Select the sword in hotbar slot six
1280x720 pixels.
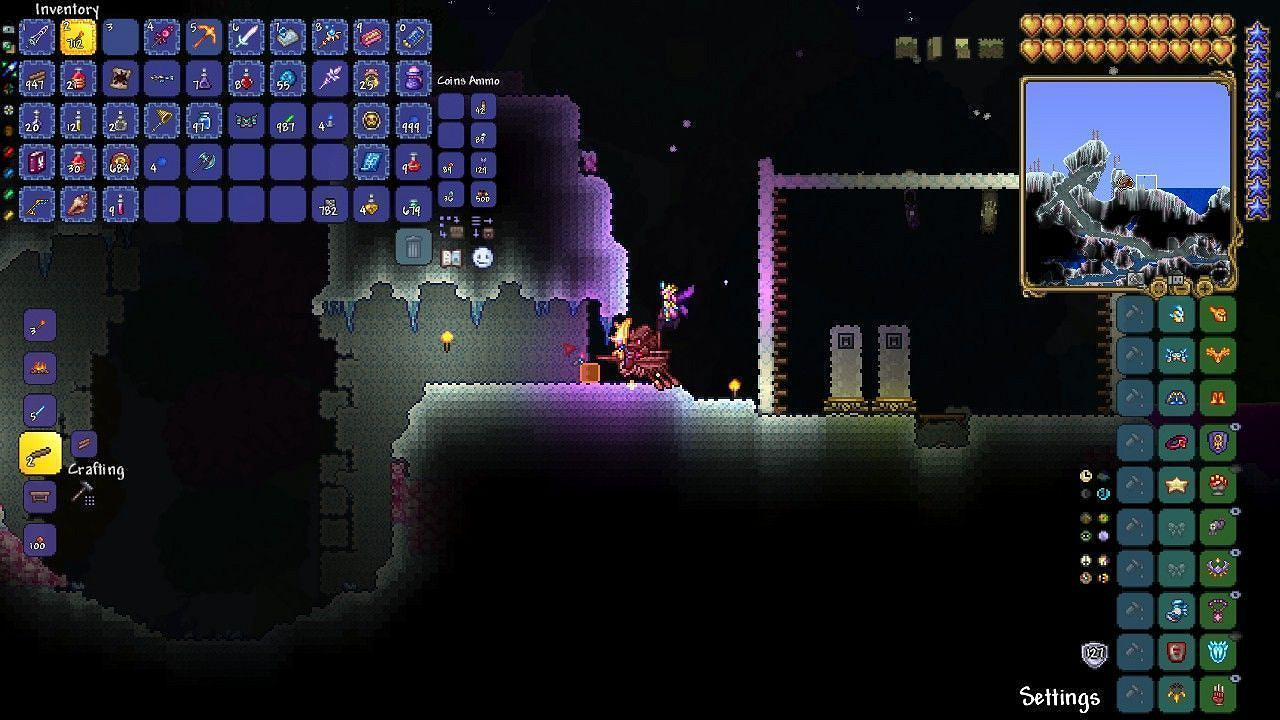coord(246,36)
